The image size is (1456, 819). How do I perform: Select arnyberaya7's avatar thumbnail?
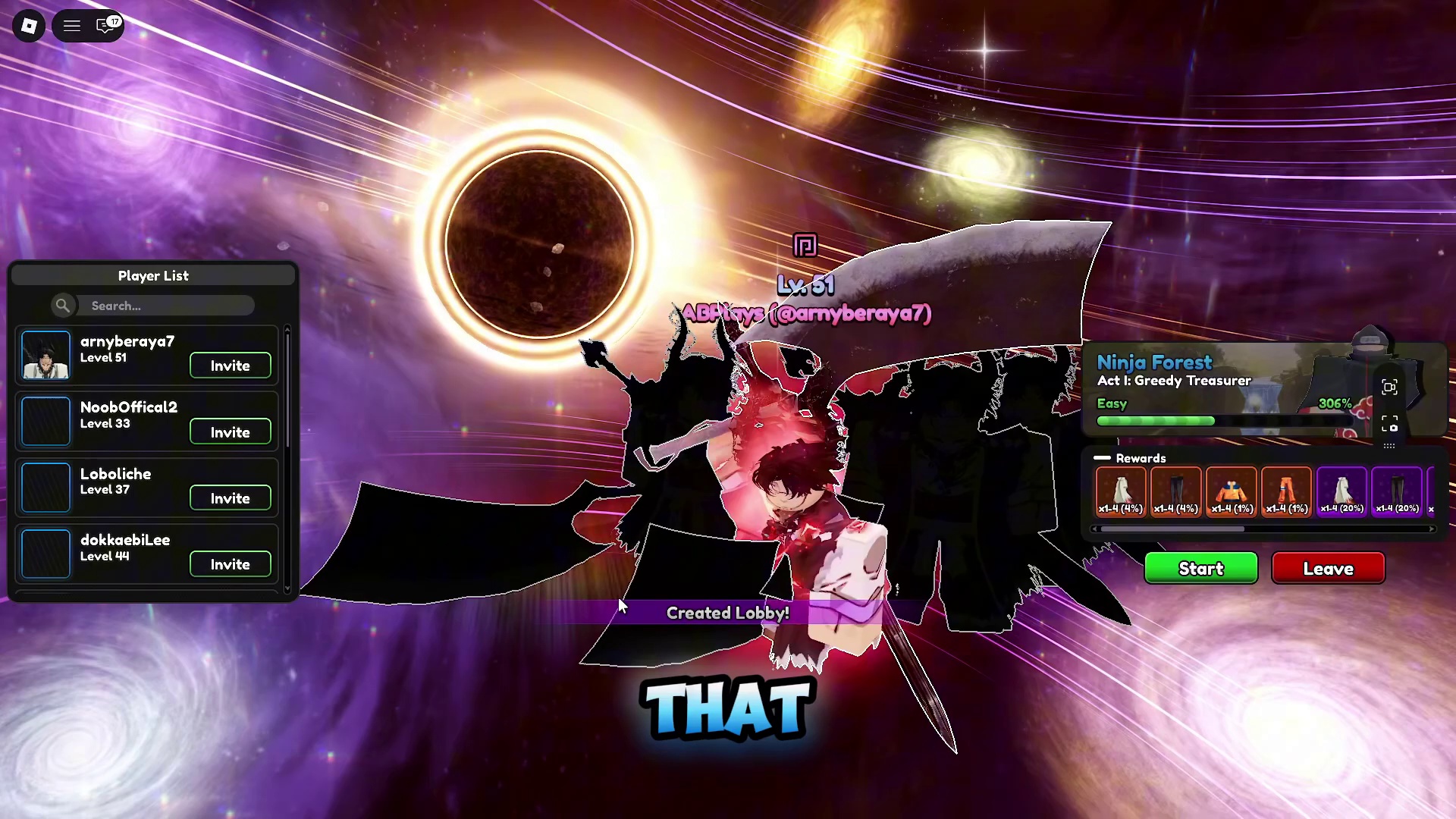tap(45, 355)
